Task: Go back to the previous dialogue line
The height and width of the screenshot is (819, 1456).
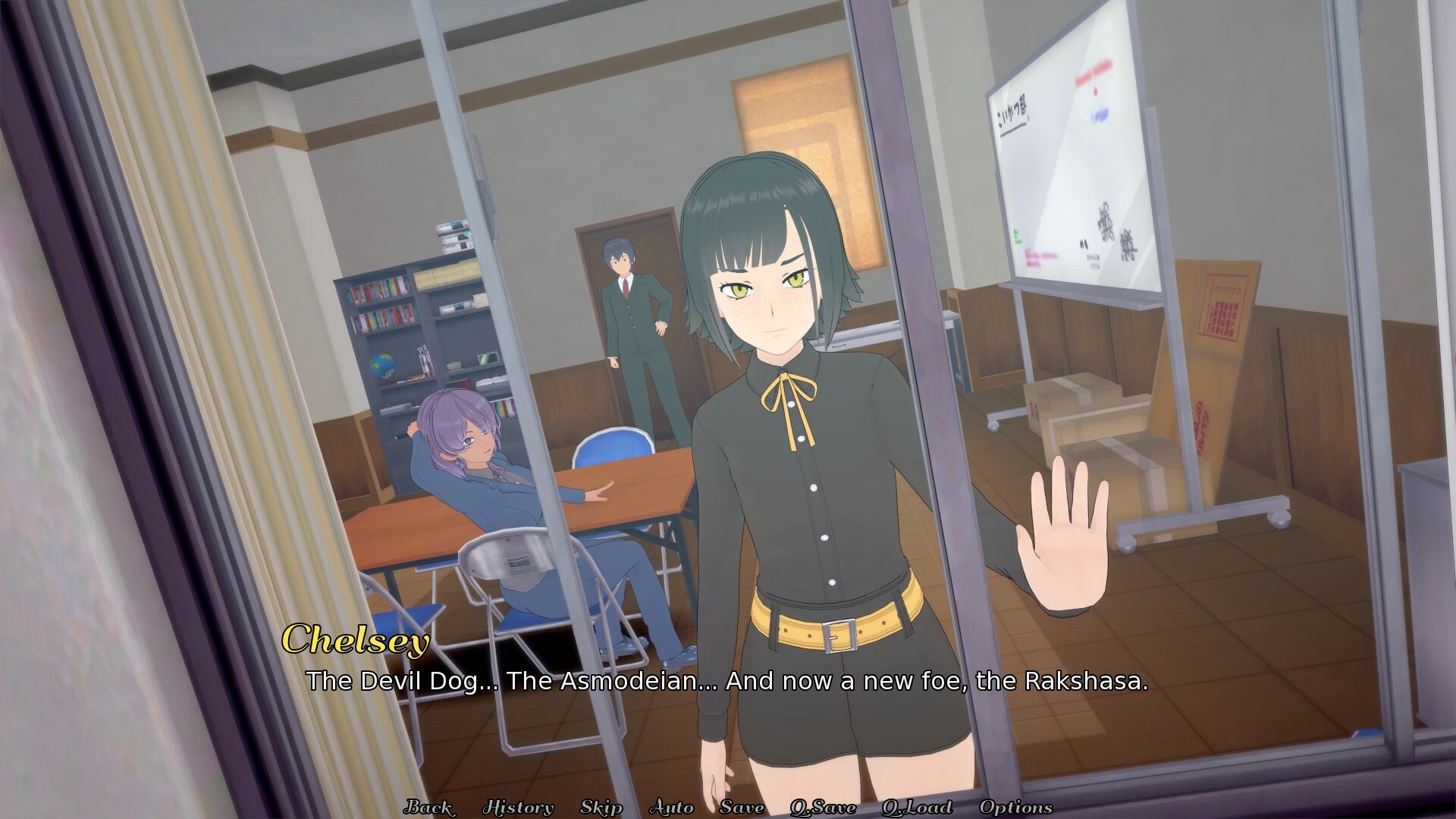Action: 429,807
